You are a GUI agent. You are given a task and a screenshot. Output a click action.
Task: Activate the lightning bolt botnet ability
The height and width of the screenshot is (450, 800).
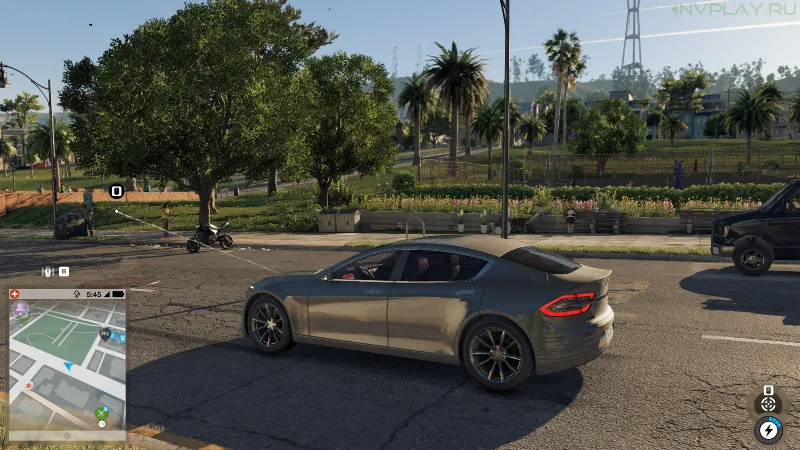click(768, 430)
